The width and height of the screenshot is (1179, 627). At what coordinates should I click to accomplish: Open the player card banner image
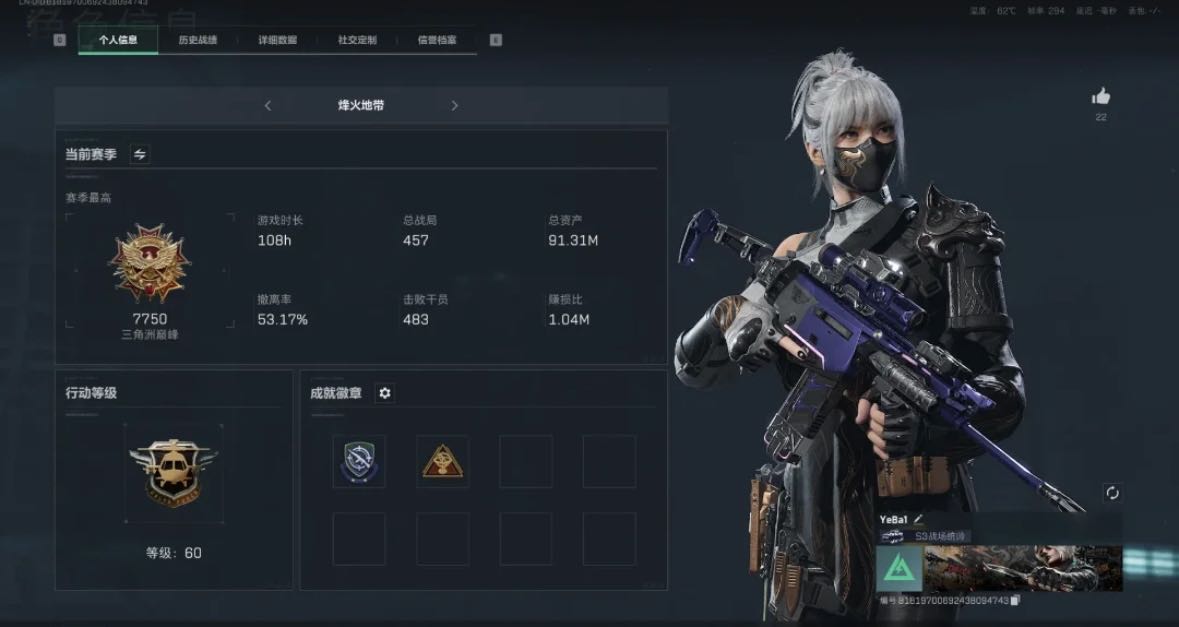click(x=1022, y=568)
